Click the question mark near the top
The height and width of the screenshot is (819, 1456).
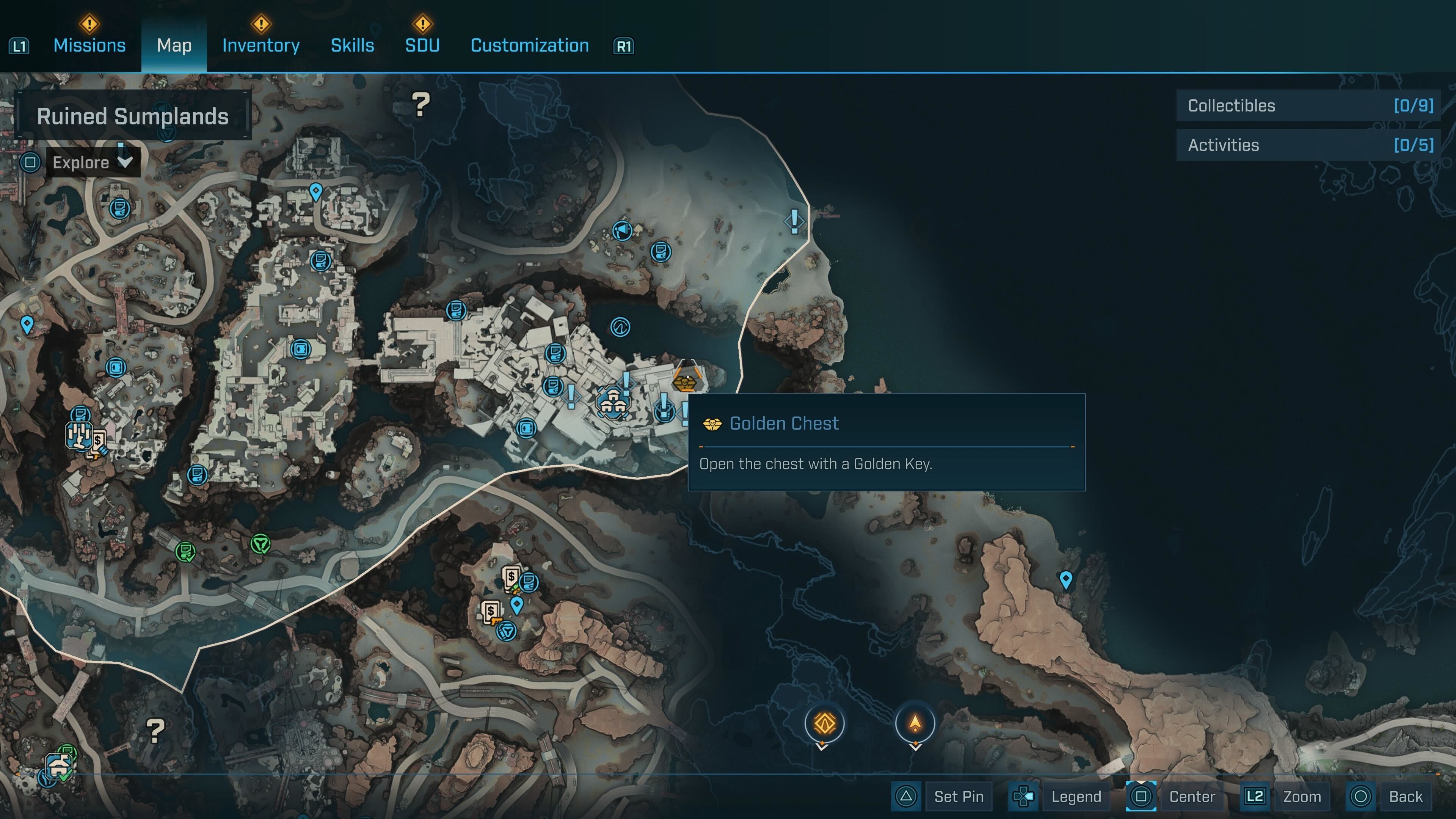point(420,105)
